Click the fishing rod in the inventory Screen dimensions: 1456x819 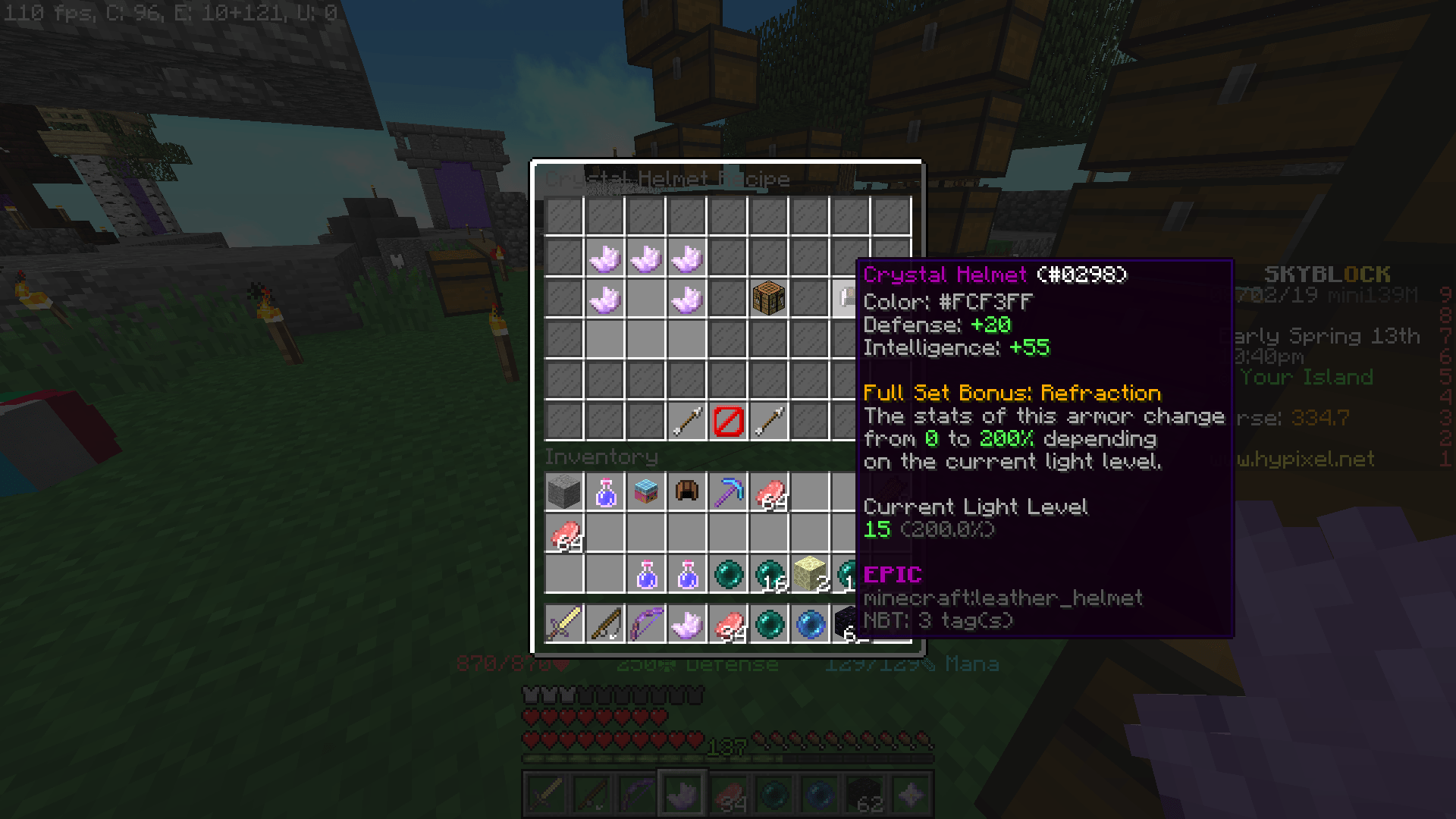coord(604,623)
